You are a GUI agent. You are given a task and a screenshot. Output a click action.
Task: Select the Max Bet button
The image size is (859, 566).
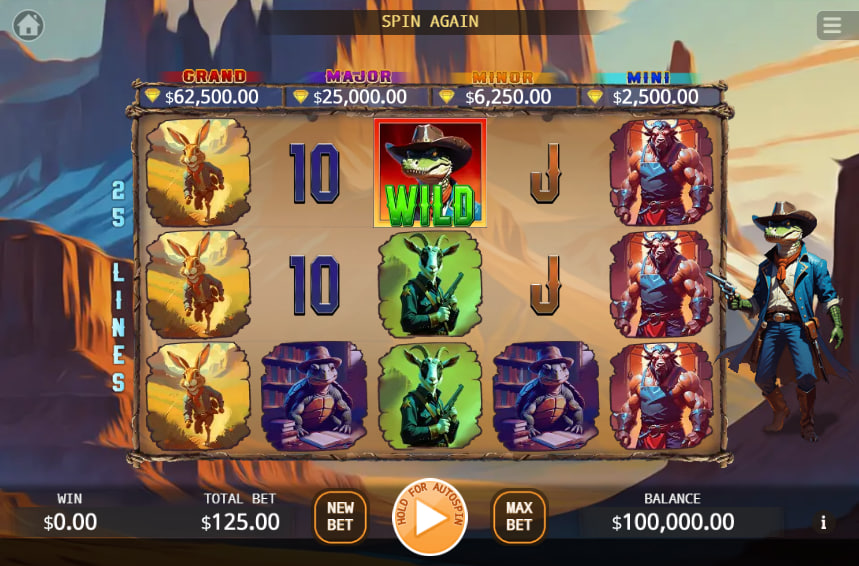coord(519,516)
